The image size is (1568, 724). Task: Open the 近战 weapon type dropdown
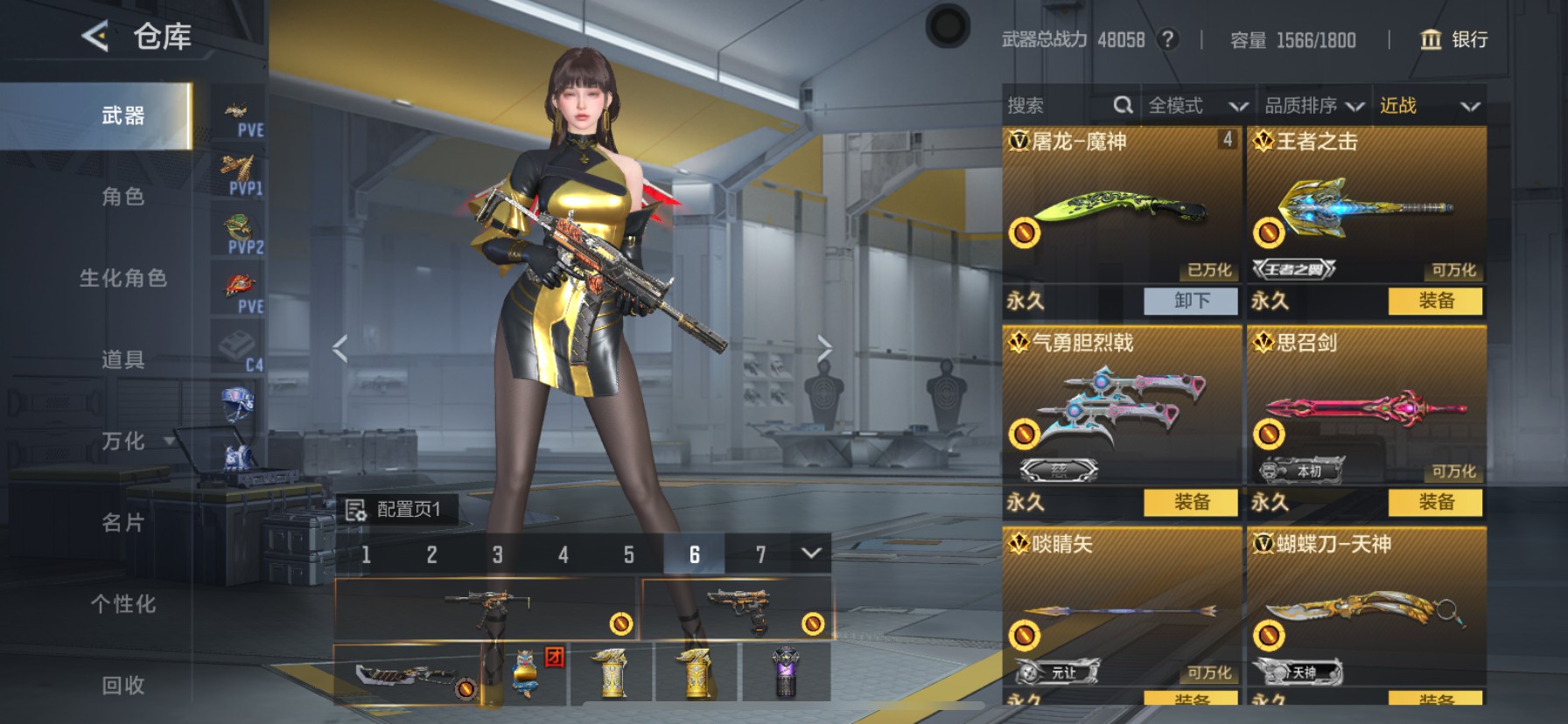tap(1430, 106)
